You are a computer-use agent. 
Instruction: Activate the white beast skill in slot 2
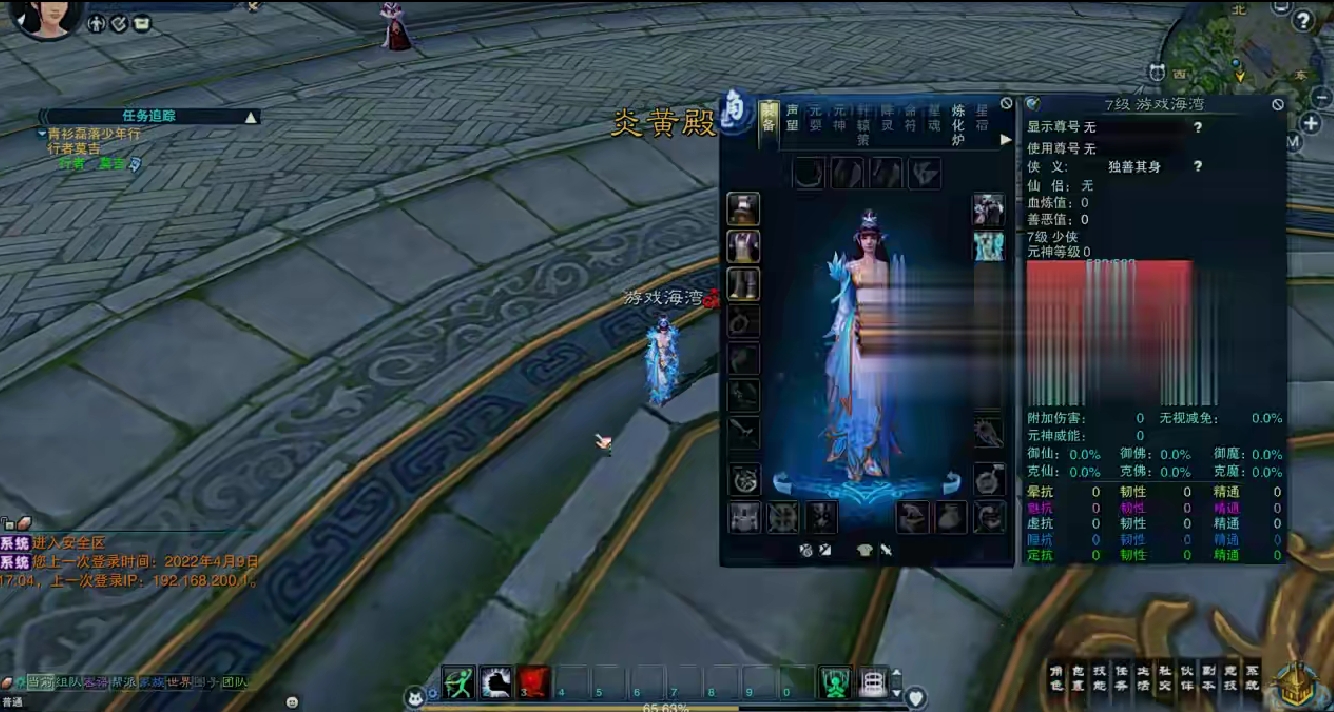(x=496, y=681)
